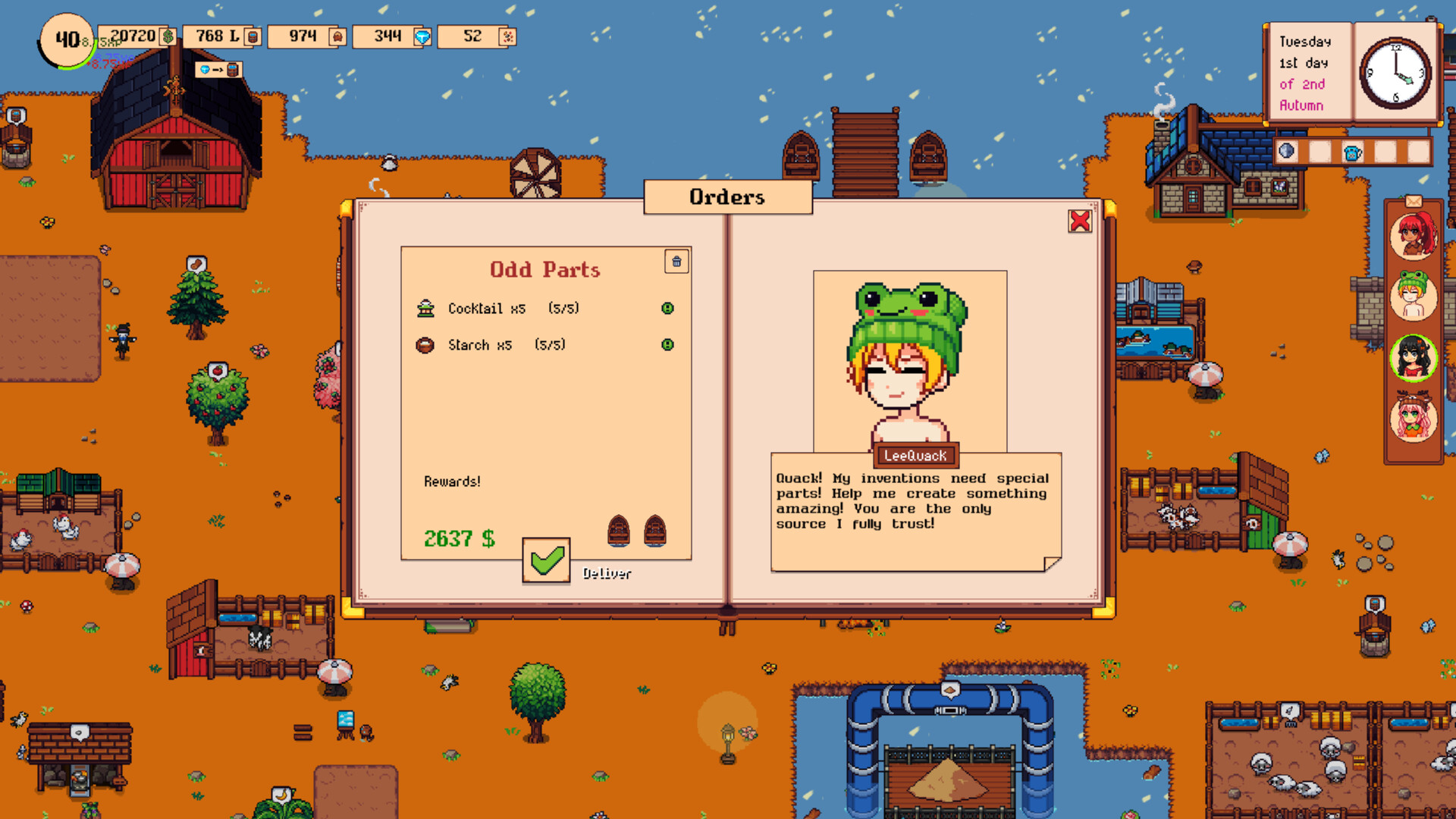Select the moon orb tool slot
The width and height of the screenshot is (1456, 819).
1287,152
